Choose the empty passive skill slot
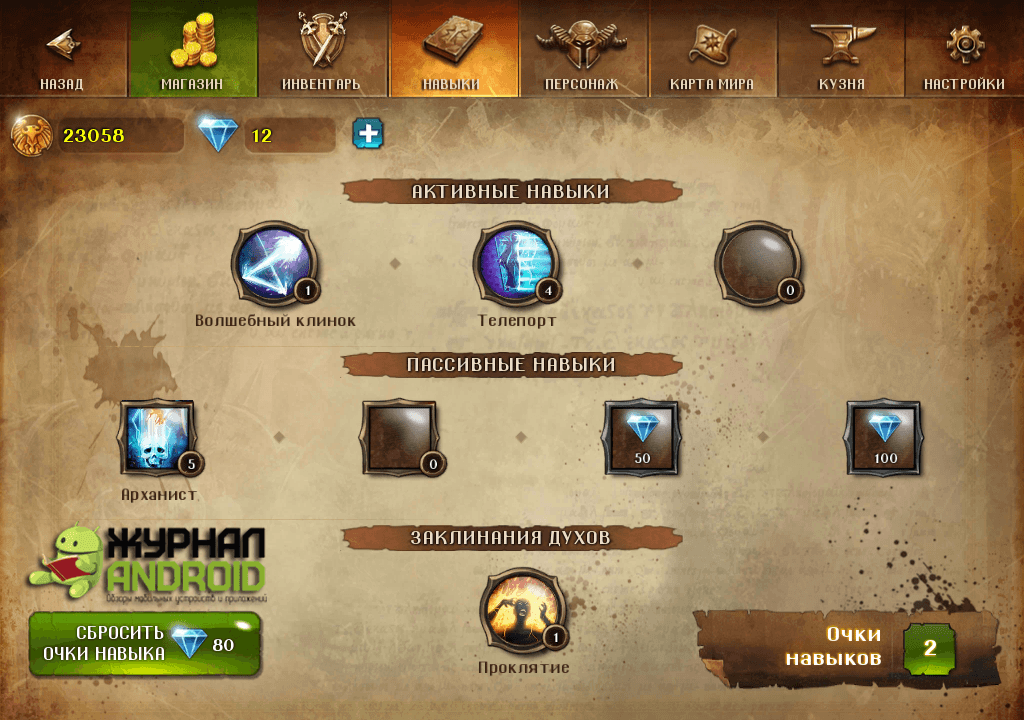The width and height of the screenshot is (1024, 720). point(400,438)
